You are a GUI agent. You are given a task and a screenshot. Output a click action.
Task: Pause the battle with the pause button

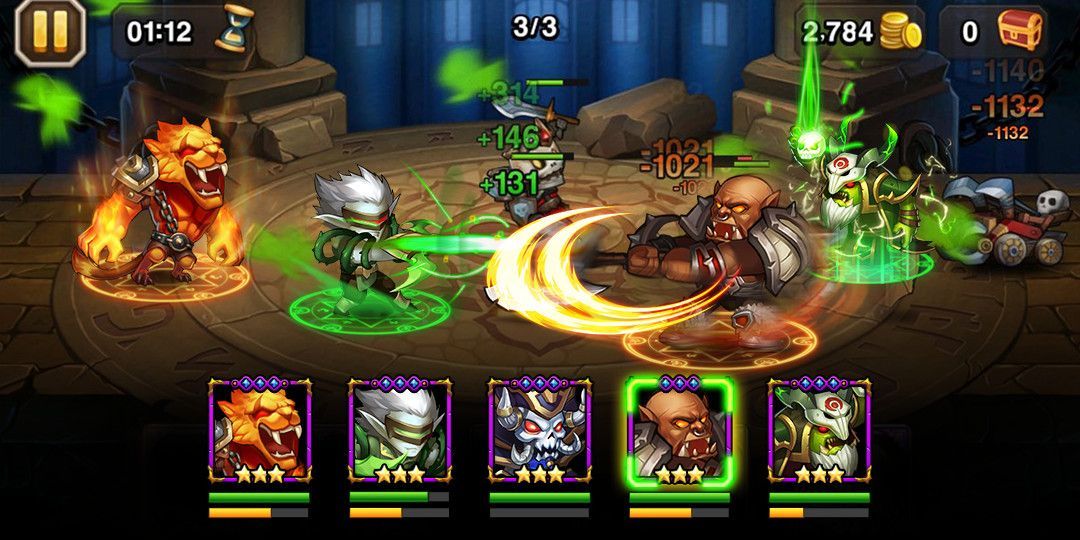coord(50,31)
